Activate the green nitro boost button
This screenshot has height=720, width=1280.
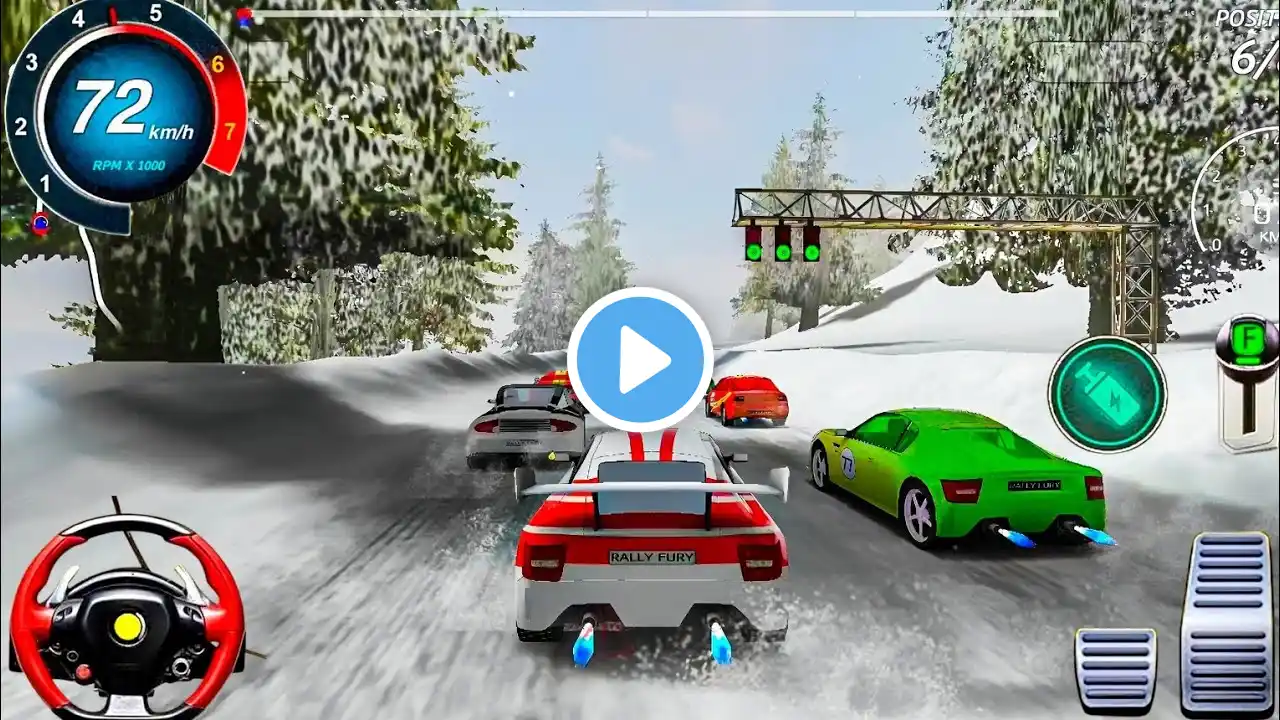1107,393
